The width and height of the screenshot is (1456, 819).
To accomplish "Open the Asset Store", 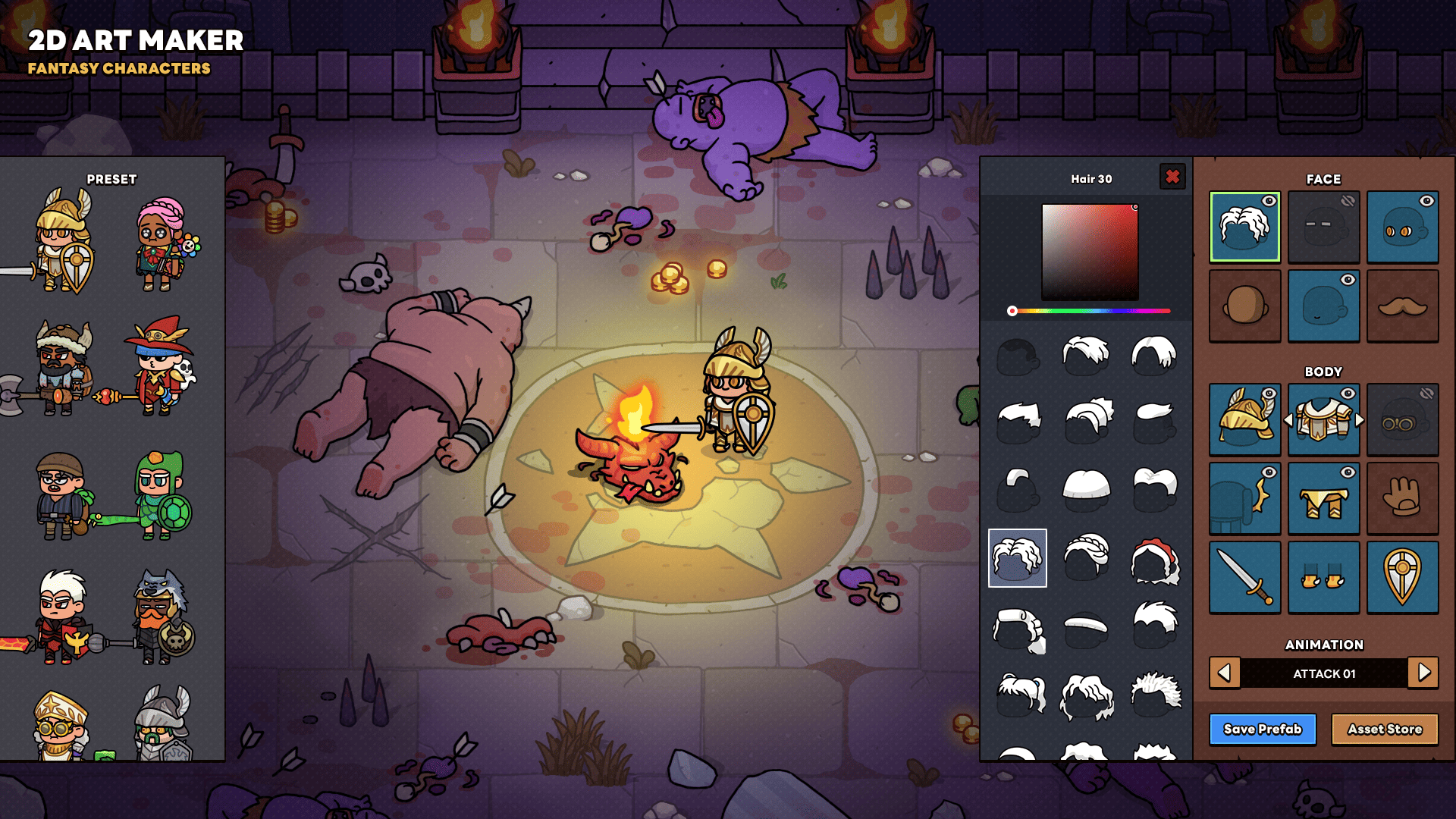I will pyautogui.click(x=1384, y=730).
